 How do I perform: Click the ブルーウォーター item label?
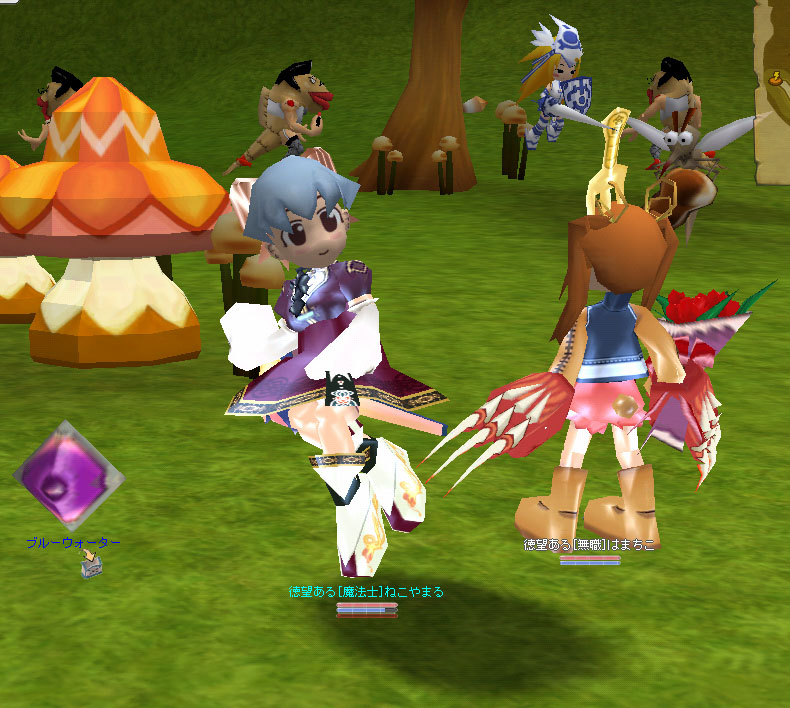[73, 543]
